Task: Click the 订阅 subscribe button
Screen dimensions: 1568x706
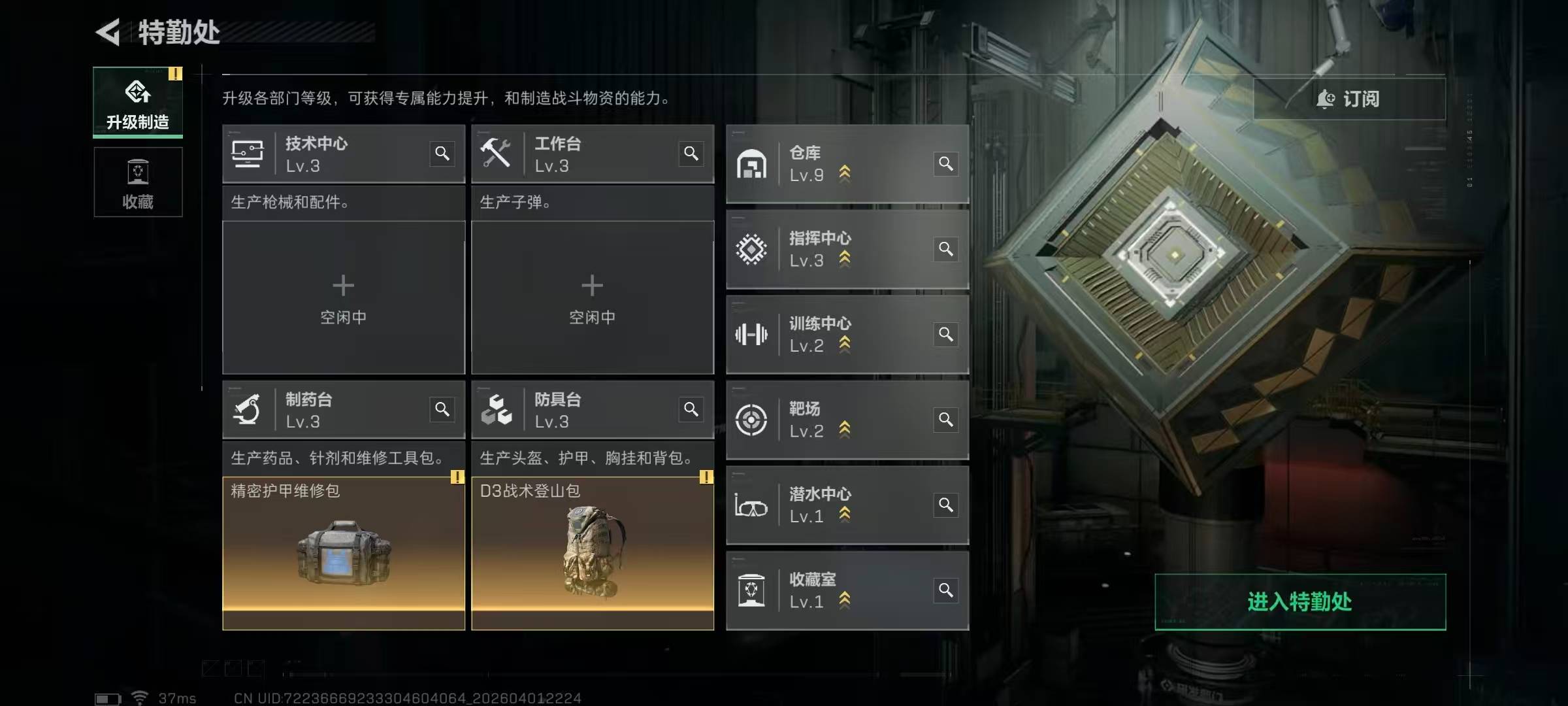Action: (1348, 99)
